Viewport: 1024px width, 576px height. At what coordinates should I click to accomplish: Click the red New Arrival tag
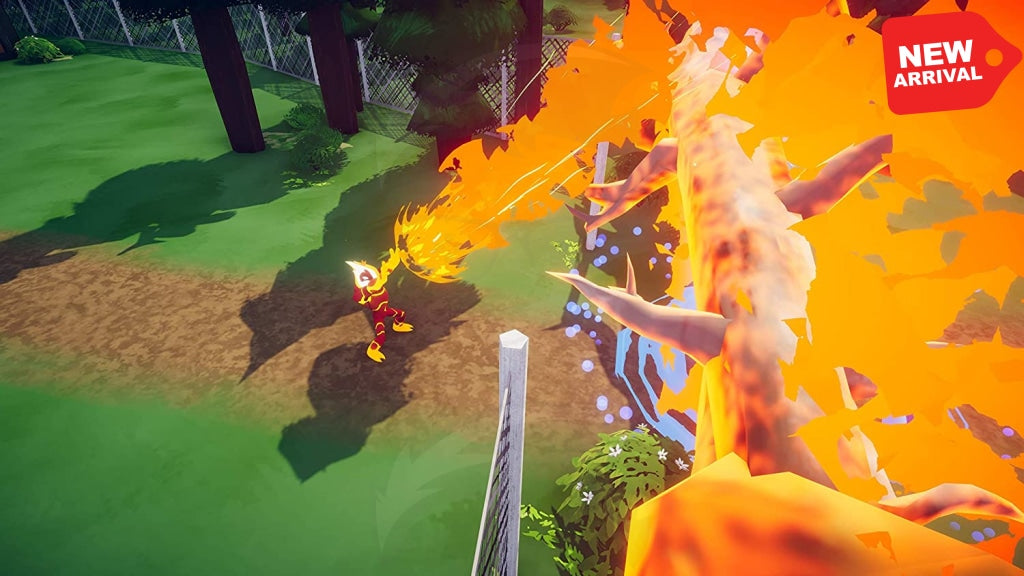click(945, 63)
